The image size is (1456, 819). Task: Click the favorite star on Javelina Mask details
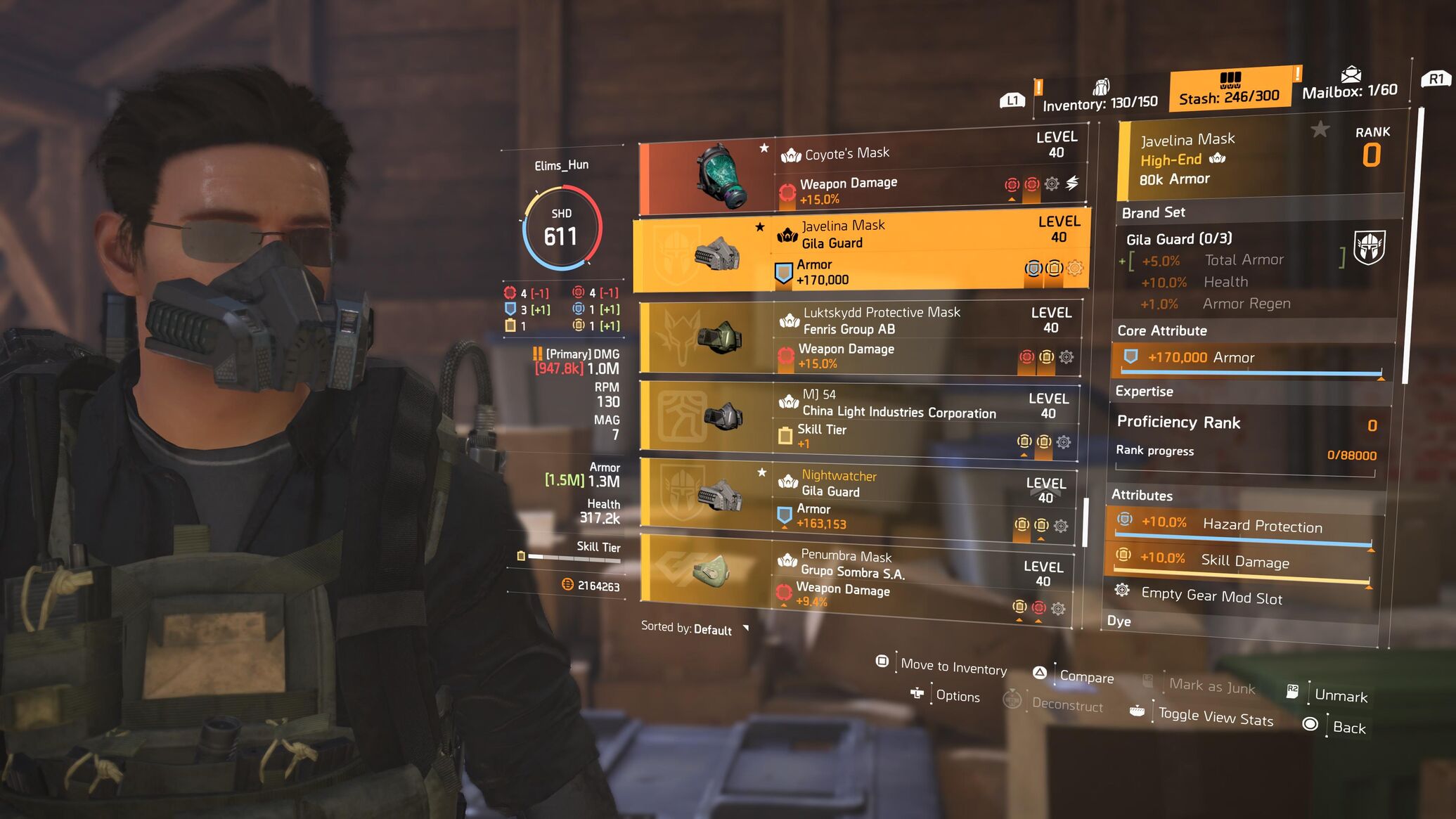point(1320,129)
